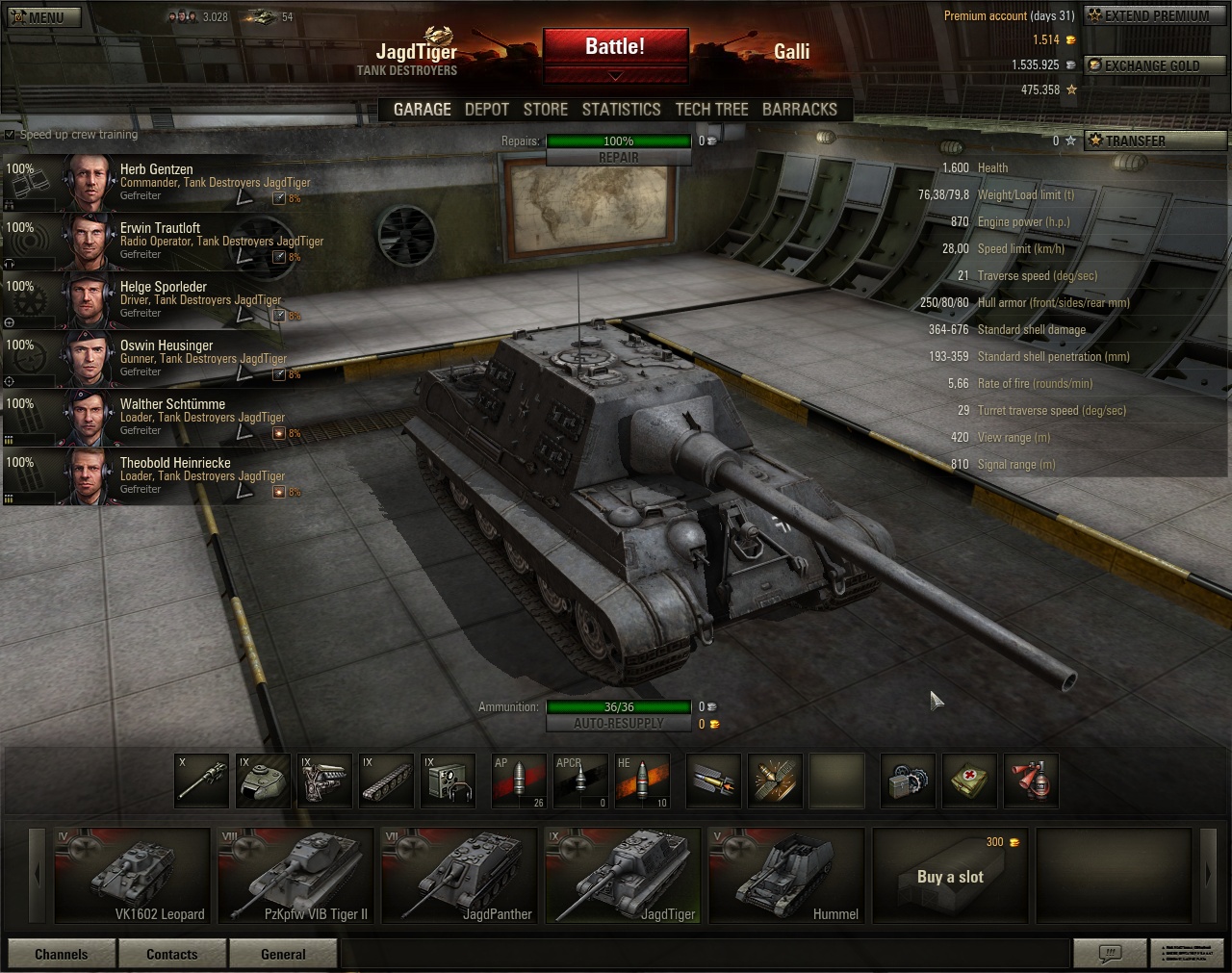Screen dimensions: 1232x973
Task: Toggle Speed up crew training checkbox
Action: point(11,135)
